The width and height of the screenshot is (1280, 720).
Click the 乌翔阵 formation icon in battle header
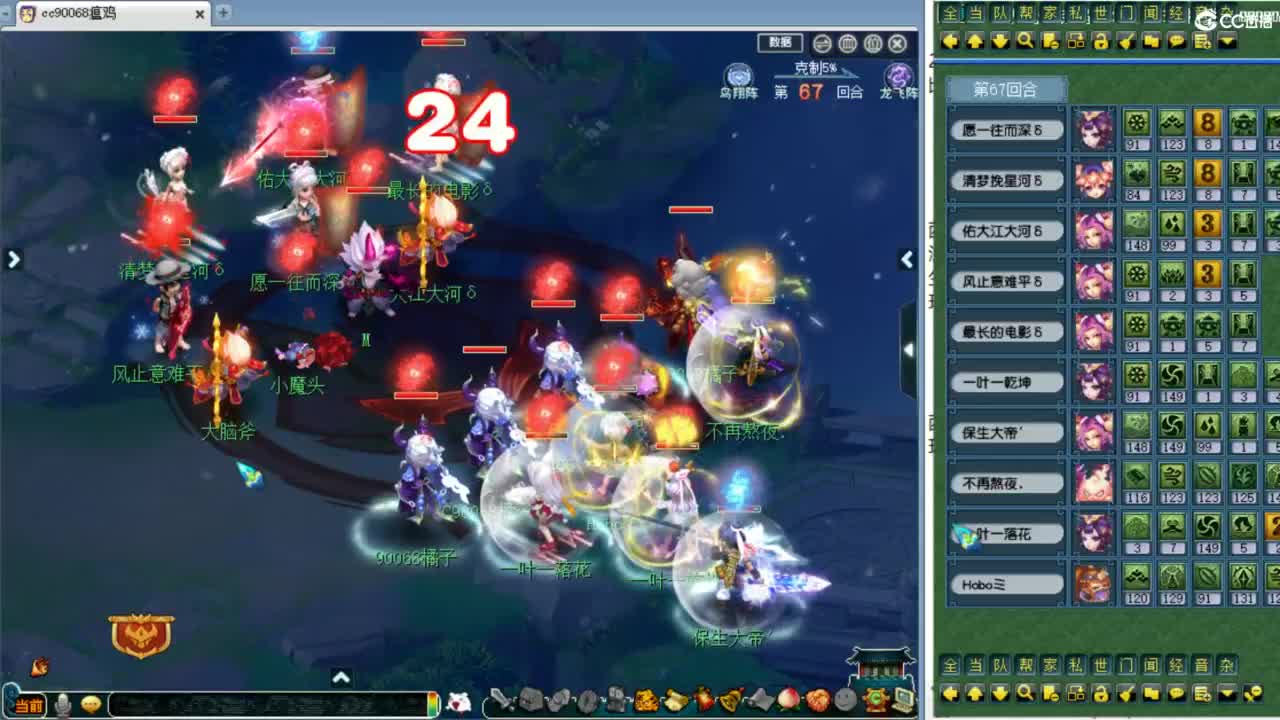(x=738, y=73)
